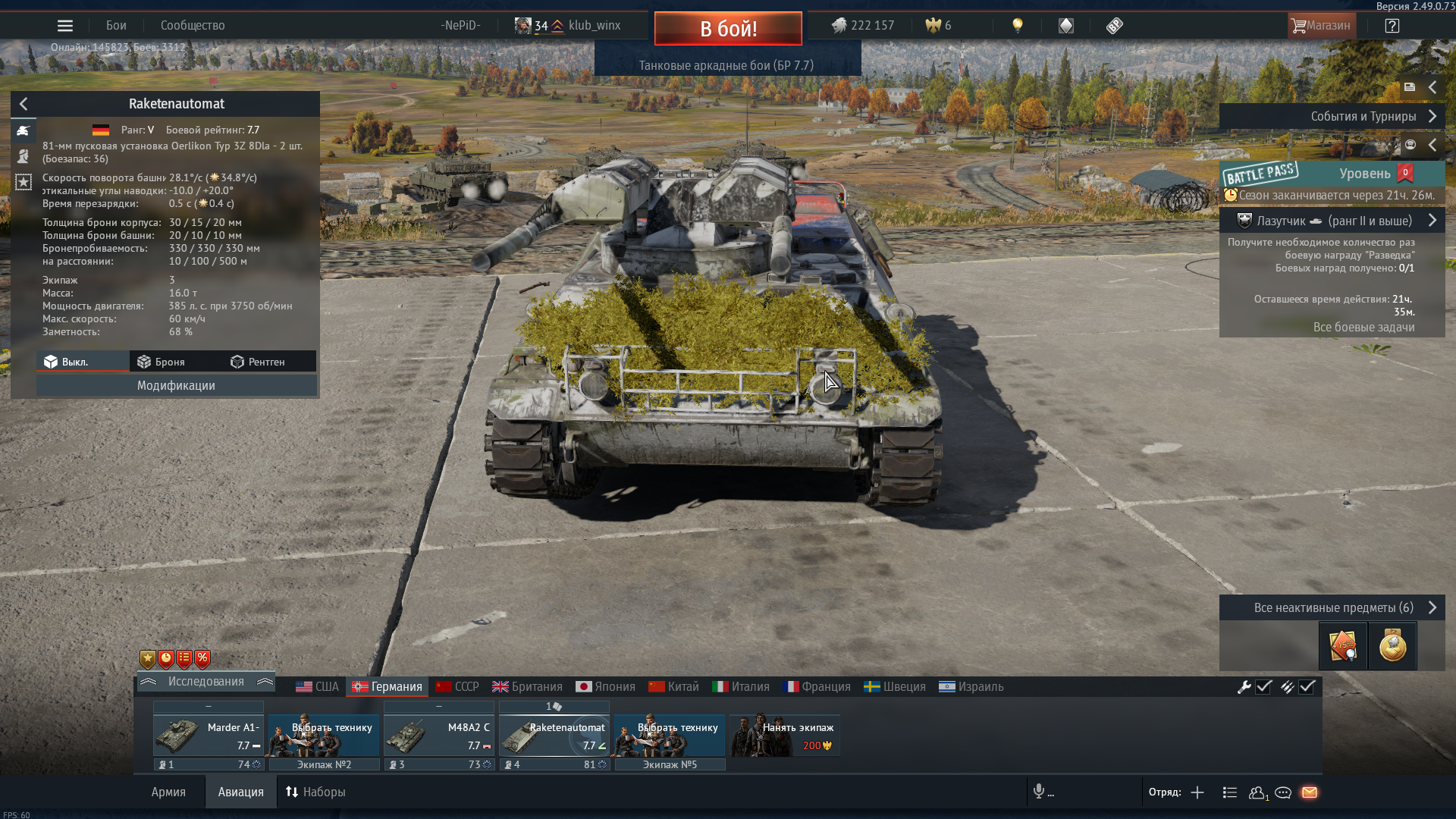Hire a new crew for 200 eagles
Image resolution: width=1456 pixels, height=819 pixels.
tap(785, 736)
